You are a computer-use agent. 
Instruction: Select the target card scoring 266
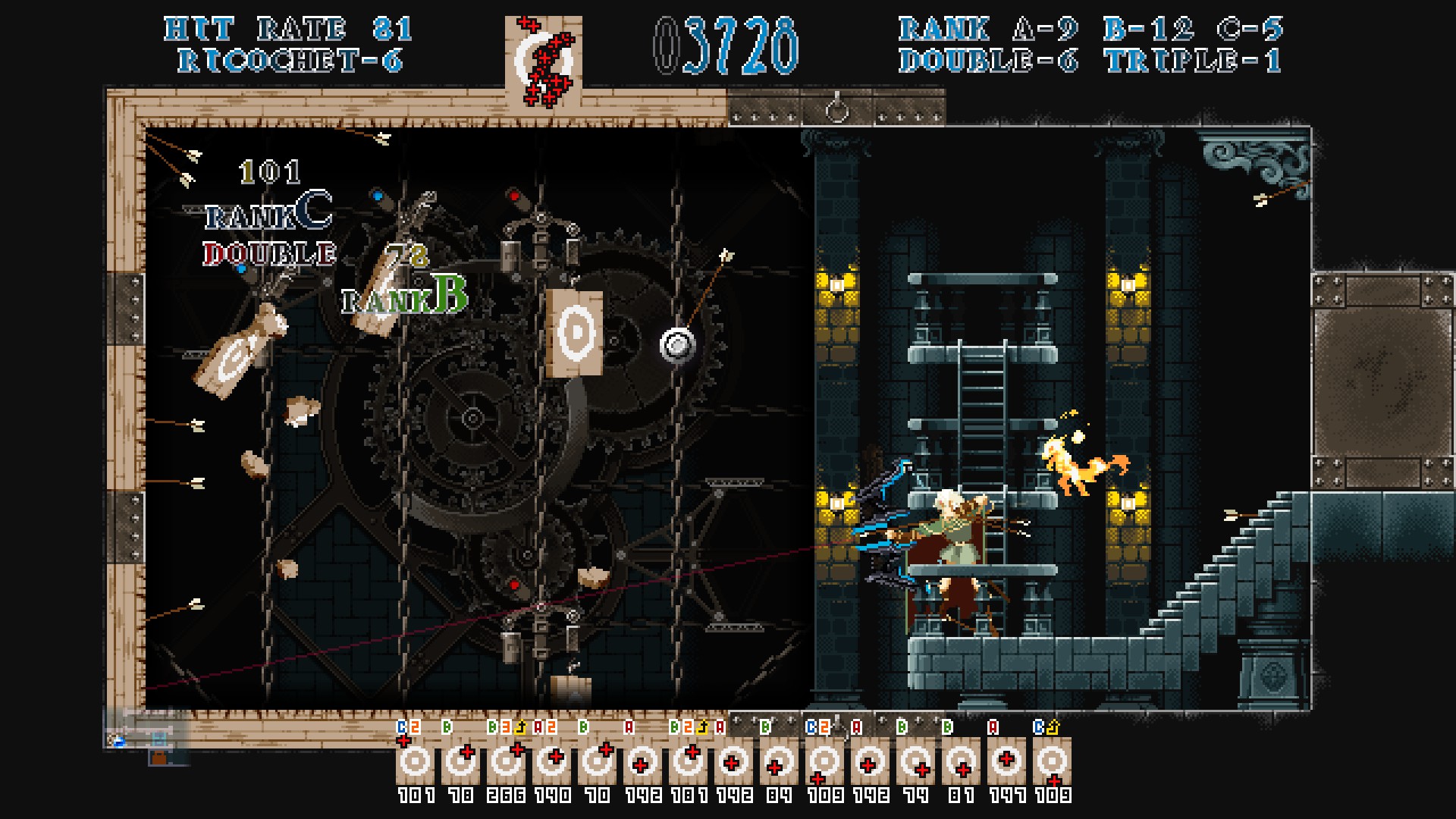[x=507, y=761]
